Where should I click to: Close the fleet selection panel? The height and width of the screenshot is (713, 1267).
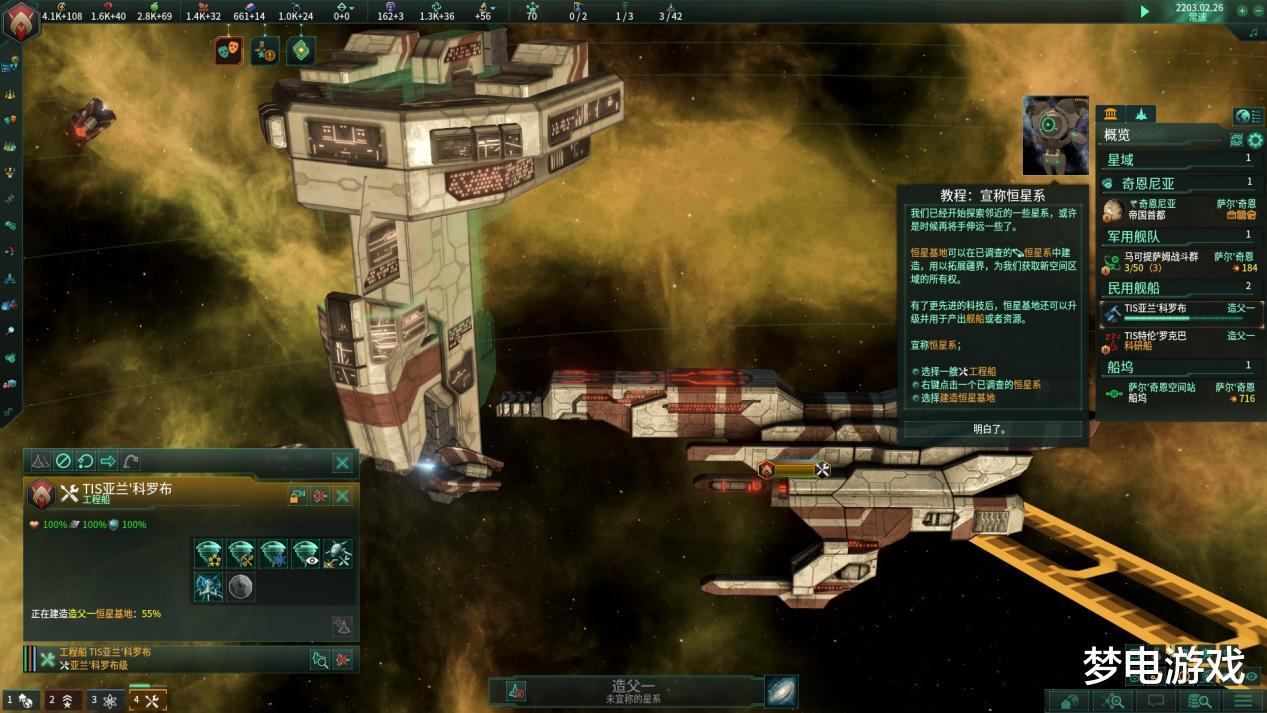[x=342, y=462]
